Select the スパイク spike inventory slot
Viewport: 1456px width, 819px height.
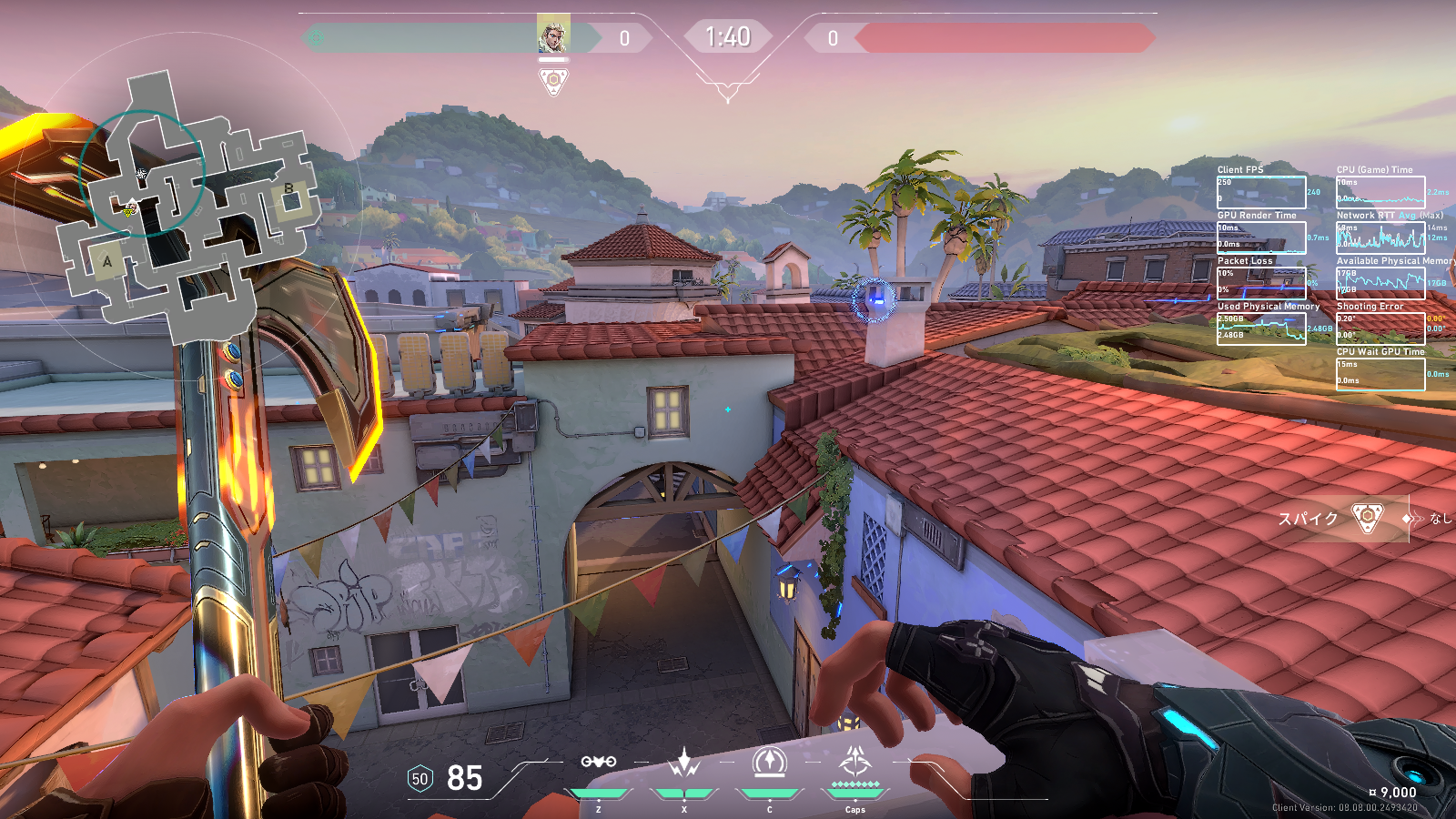point(1341,518)
